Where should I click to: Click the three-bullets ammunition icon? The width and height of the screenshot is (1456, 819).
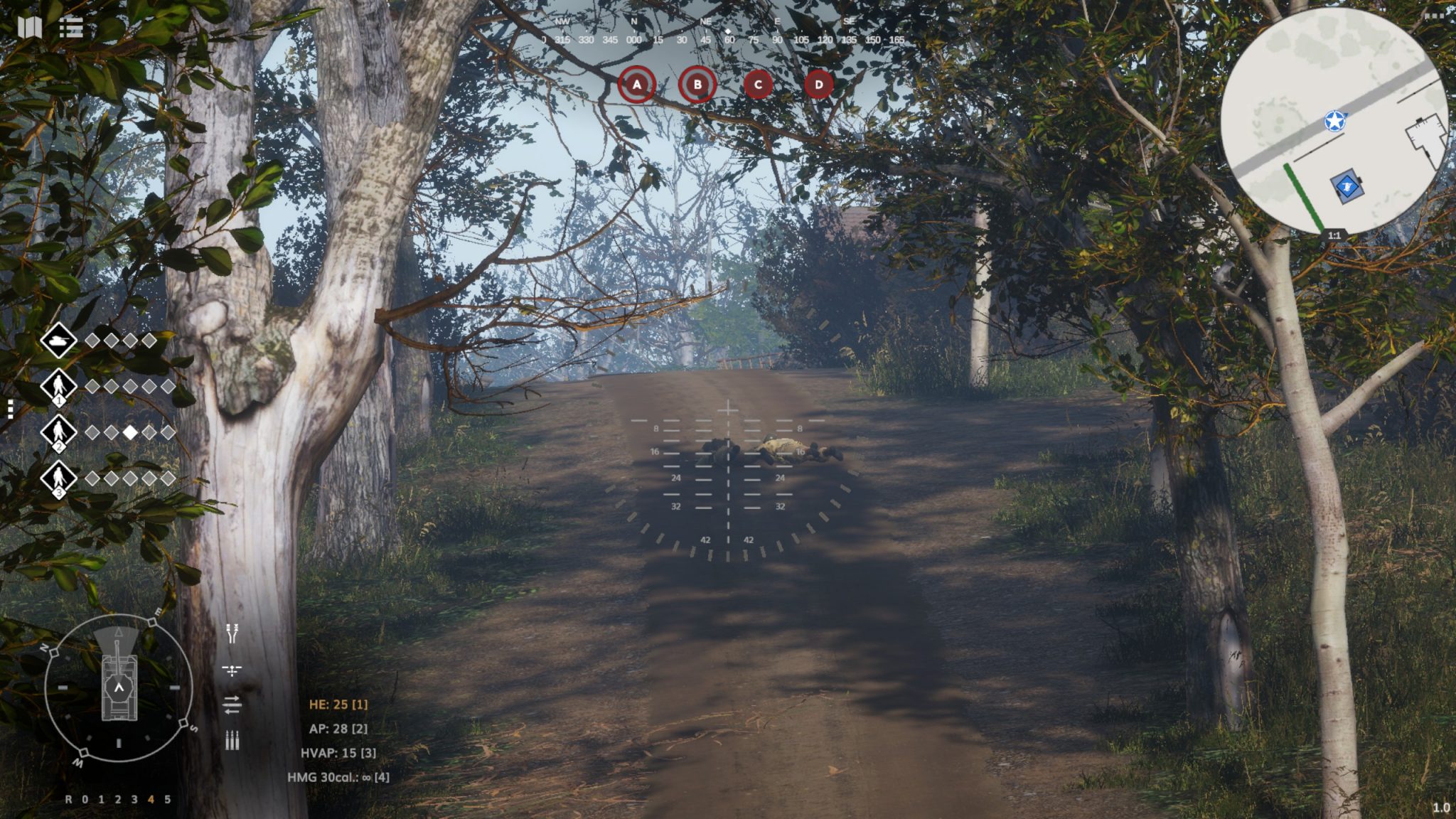[232, 740]
